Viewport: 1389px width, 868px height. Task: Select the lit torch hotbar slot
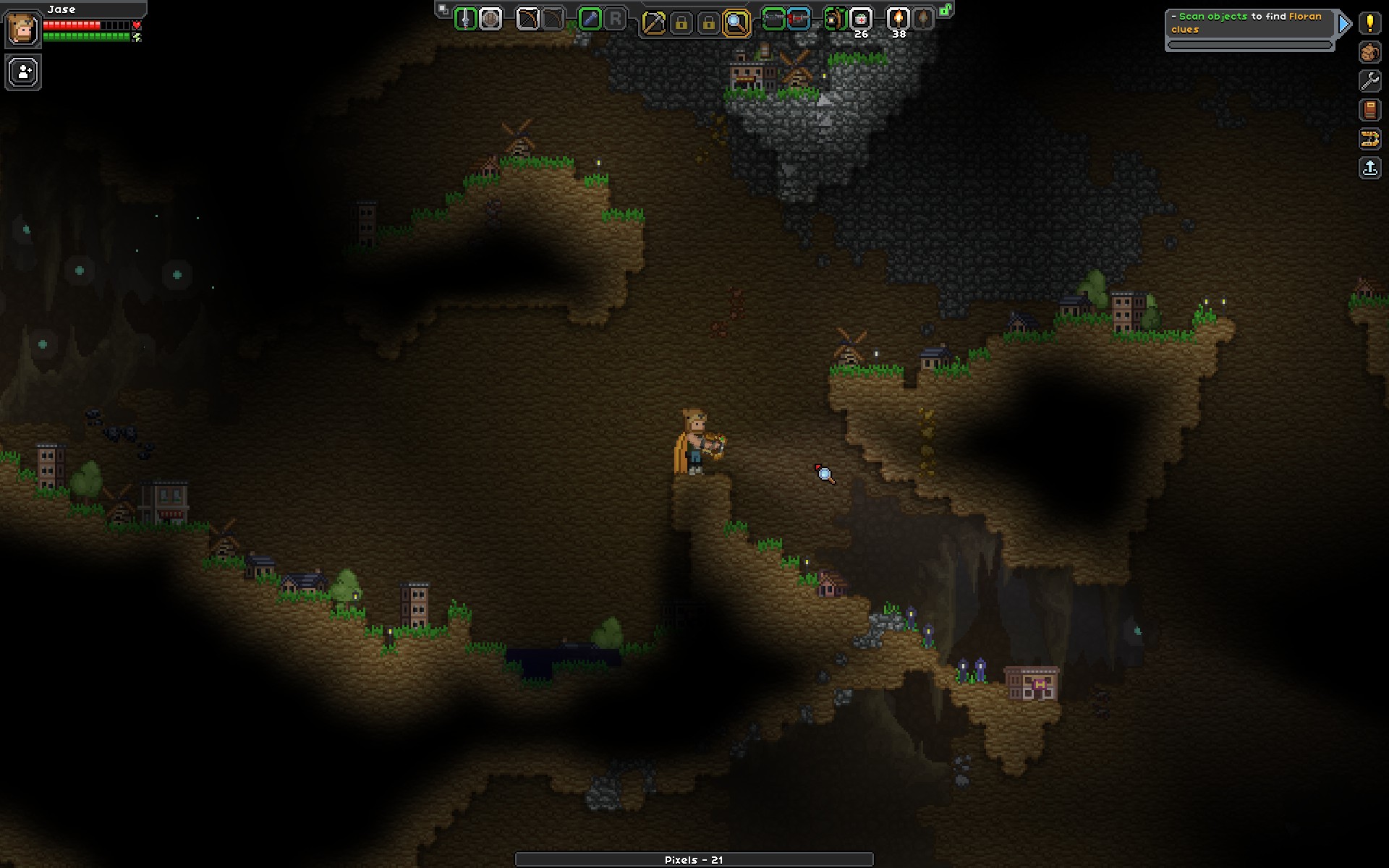coord(898,20)
